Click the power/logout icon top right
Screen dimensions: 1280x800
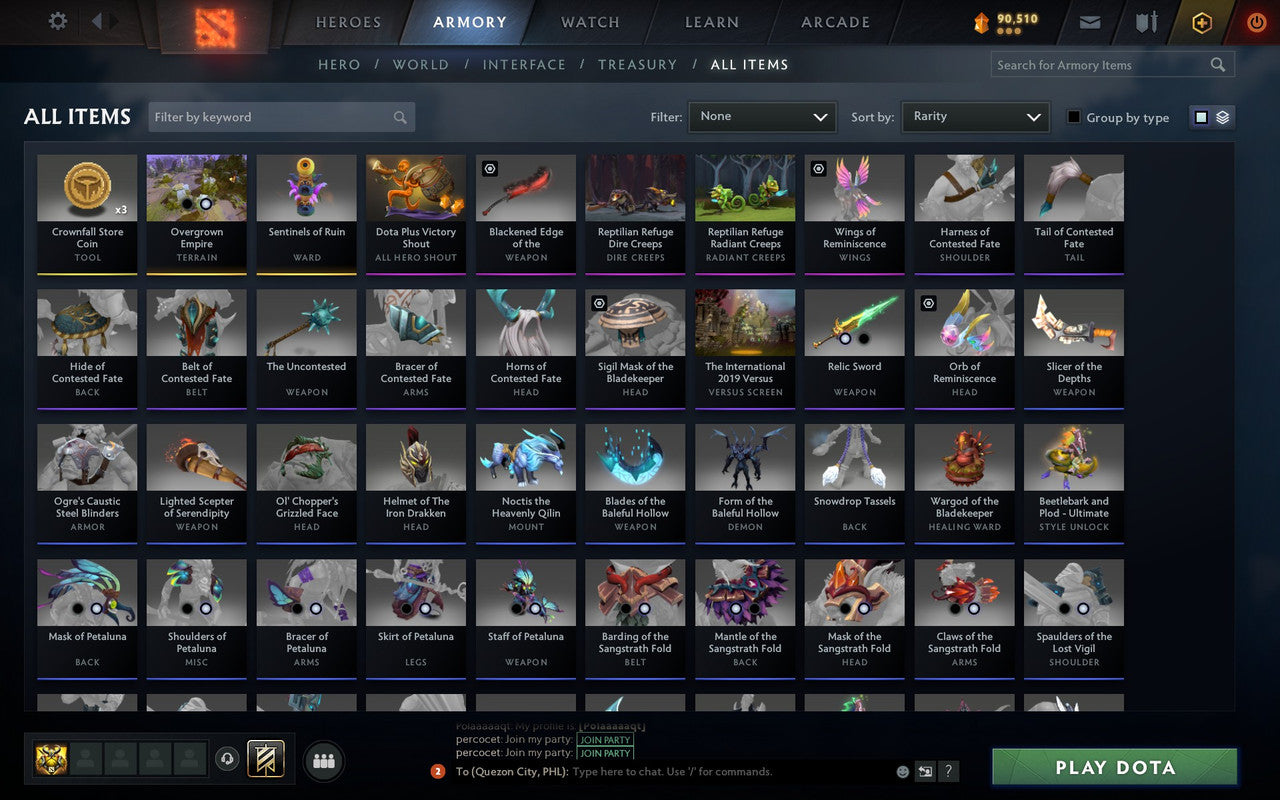pyautogui.click(x=1256, y=22)
